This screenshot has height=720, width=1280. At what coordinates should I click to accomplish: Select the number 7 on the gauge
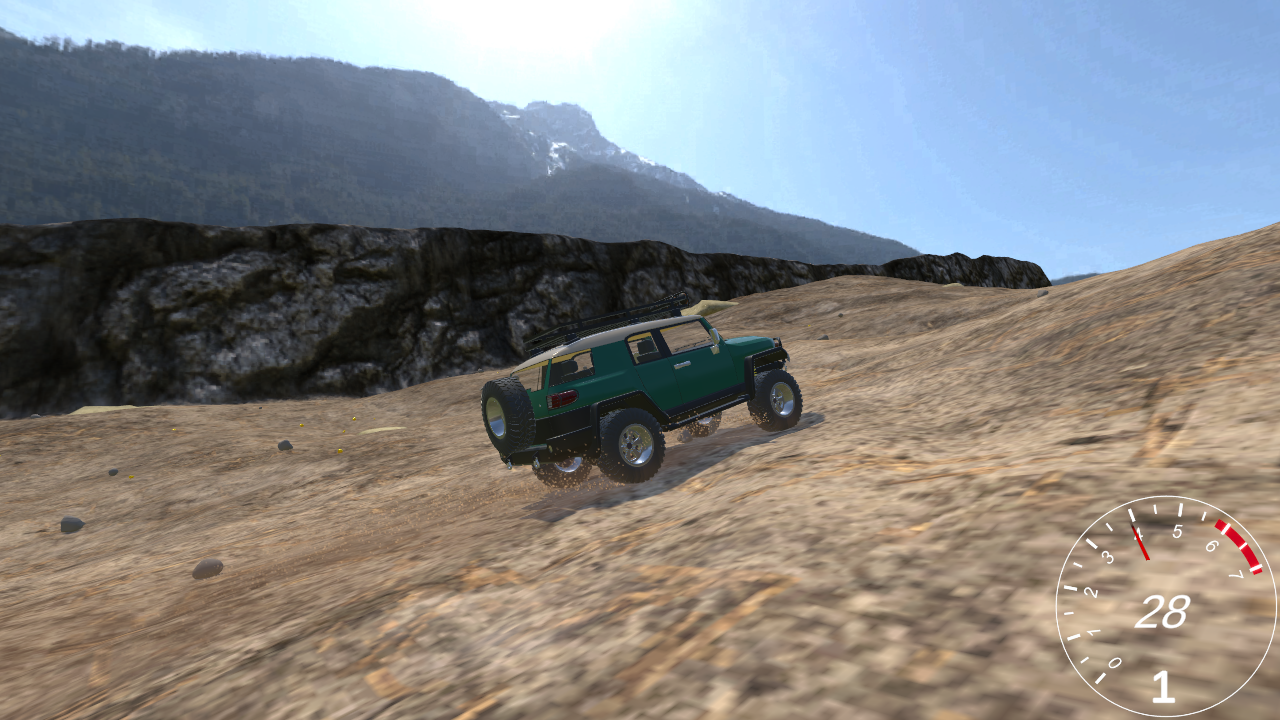[1238, 573]
